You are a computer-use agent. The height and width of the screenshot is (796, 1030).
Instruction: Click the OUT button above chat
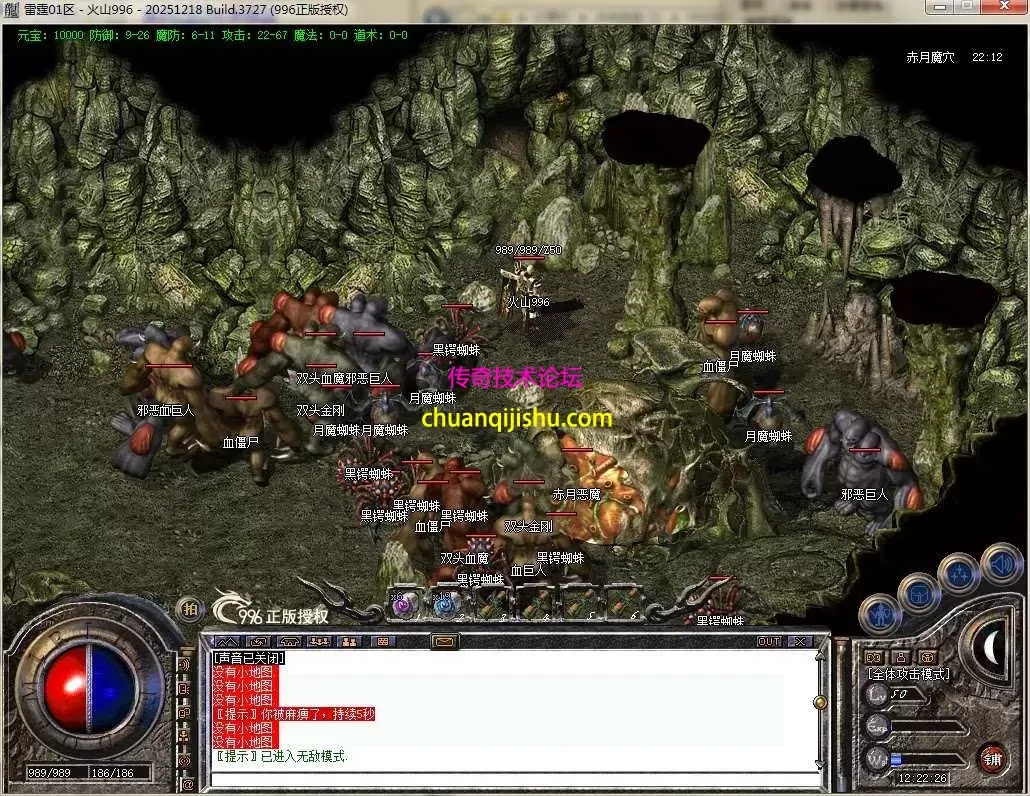(768, 641)
